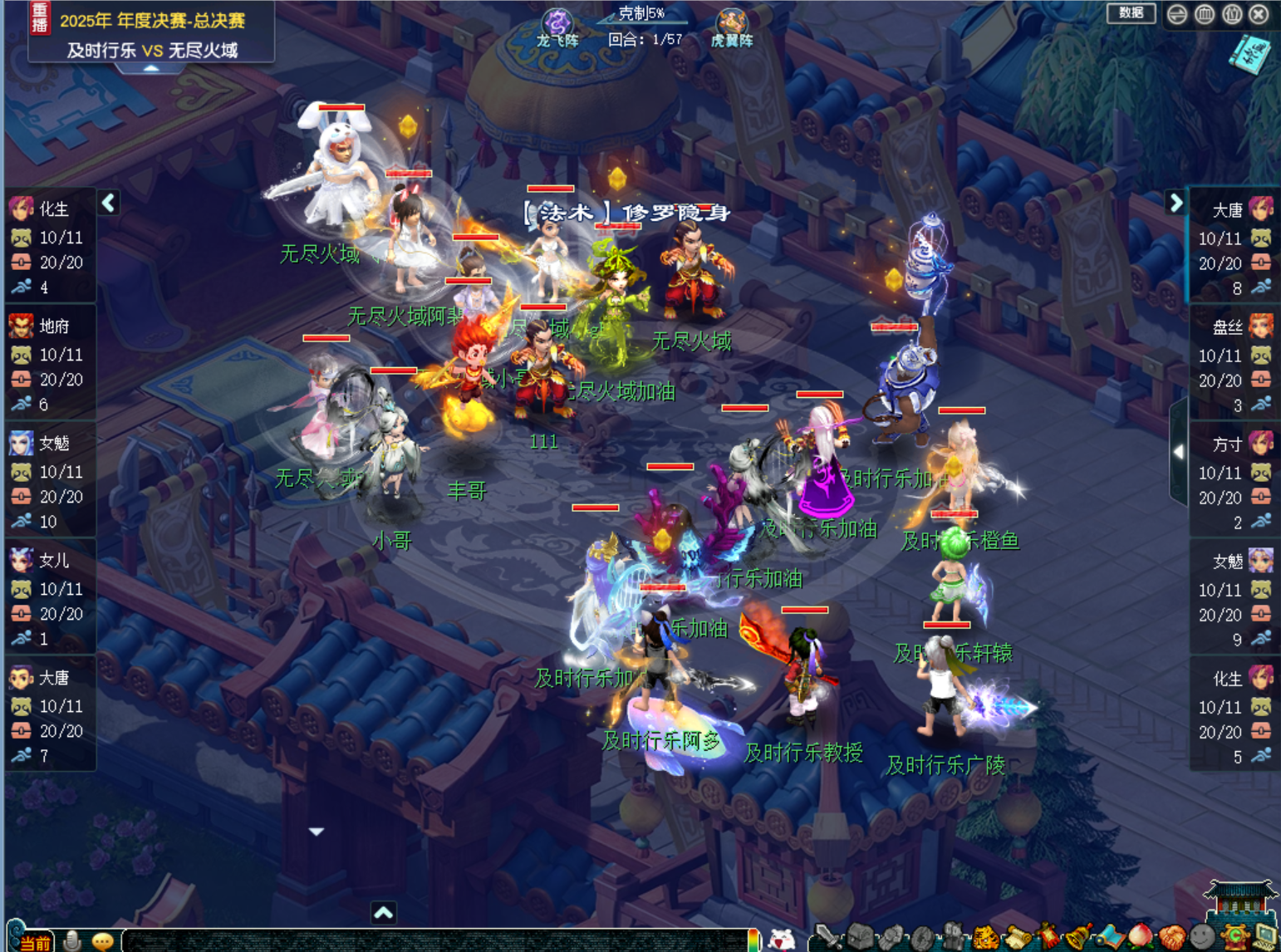The width and height of the screenshot is (1281, 952).
Task: Open the chat bubble emoji button
Action: click(103, 940)
